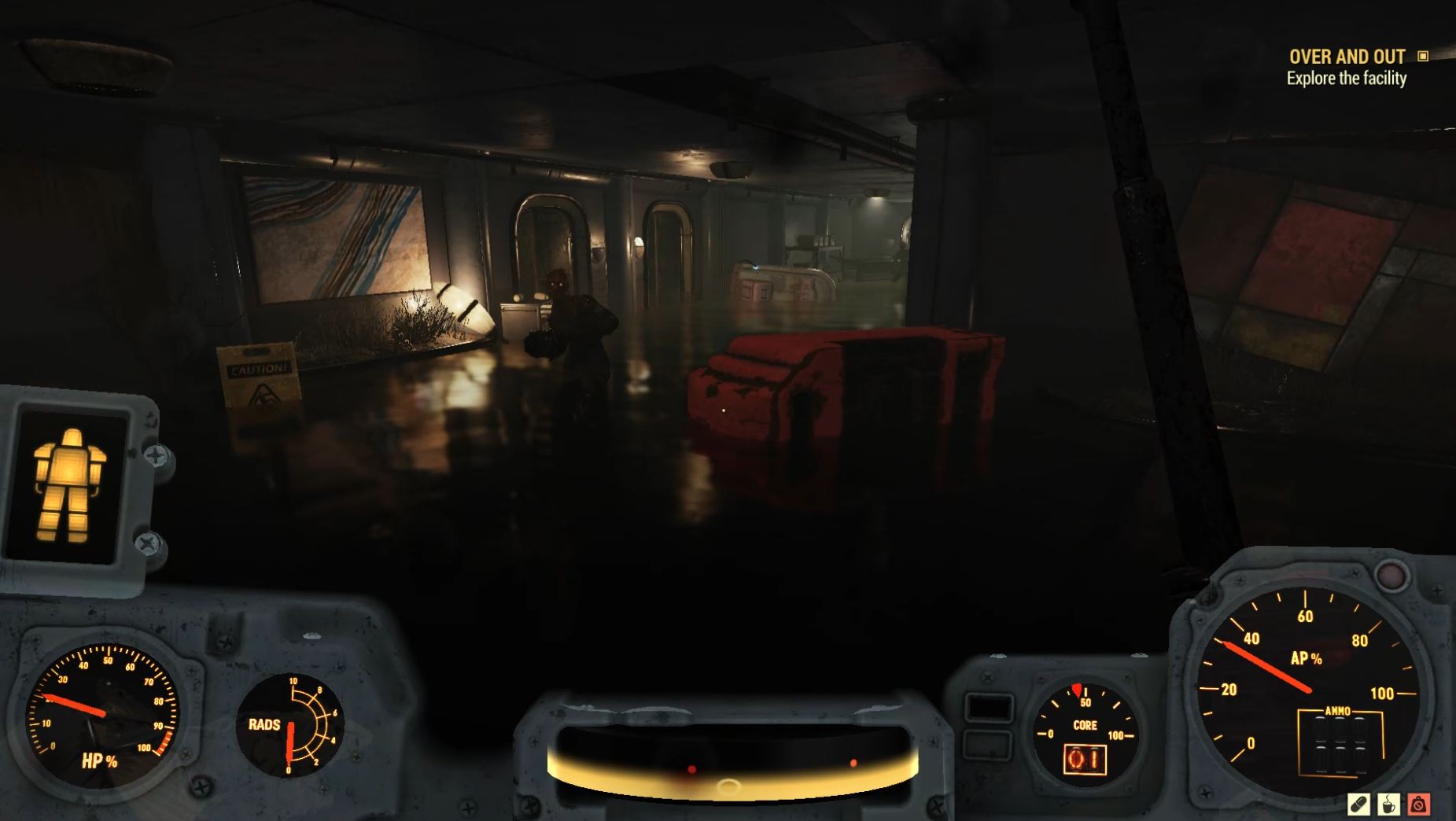This screenshot has width=1456, height=821.
Task: Click the pill status effect icon
Action: [x=1358, y=804]
